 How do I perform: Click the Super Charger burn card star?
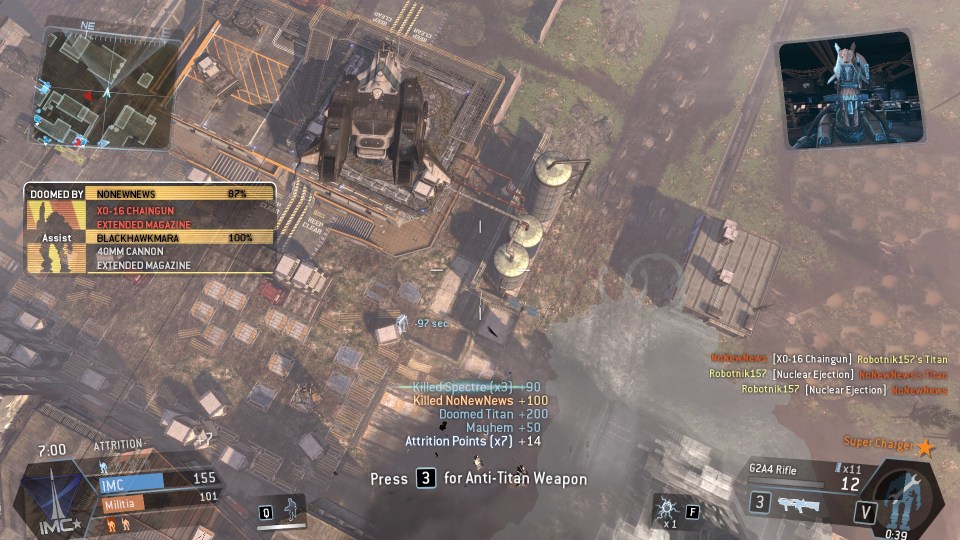tap(925, 448)
